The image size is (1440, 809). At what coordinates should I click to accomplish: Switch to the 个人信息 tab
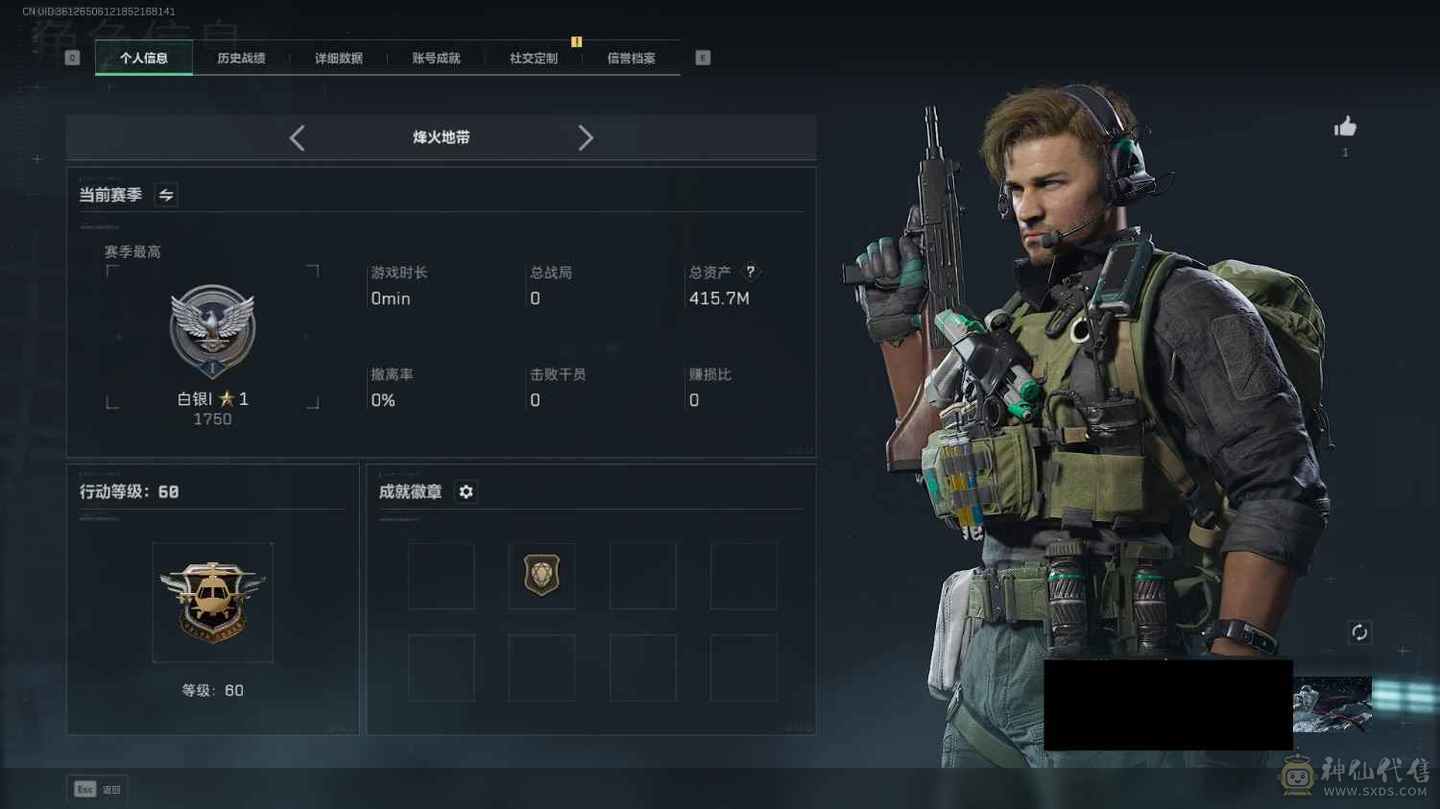(144, 58)
